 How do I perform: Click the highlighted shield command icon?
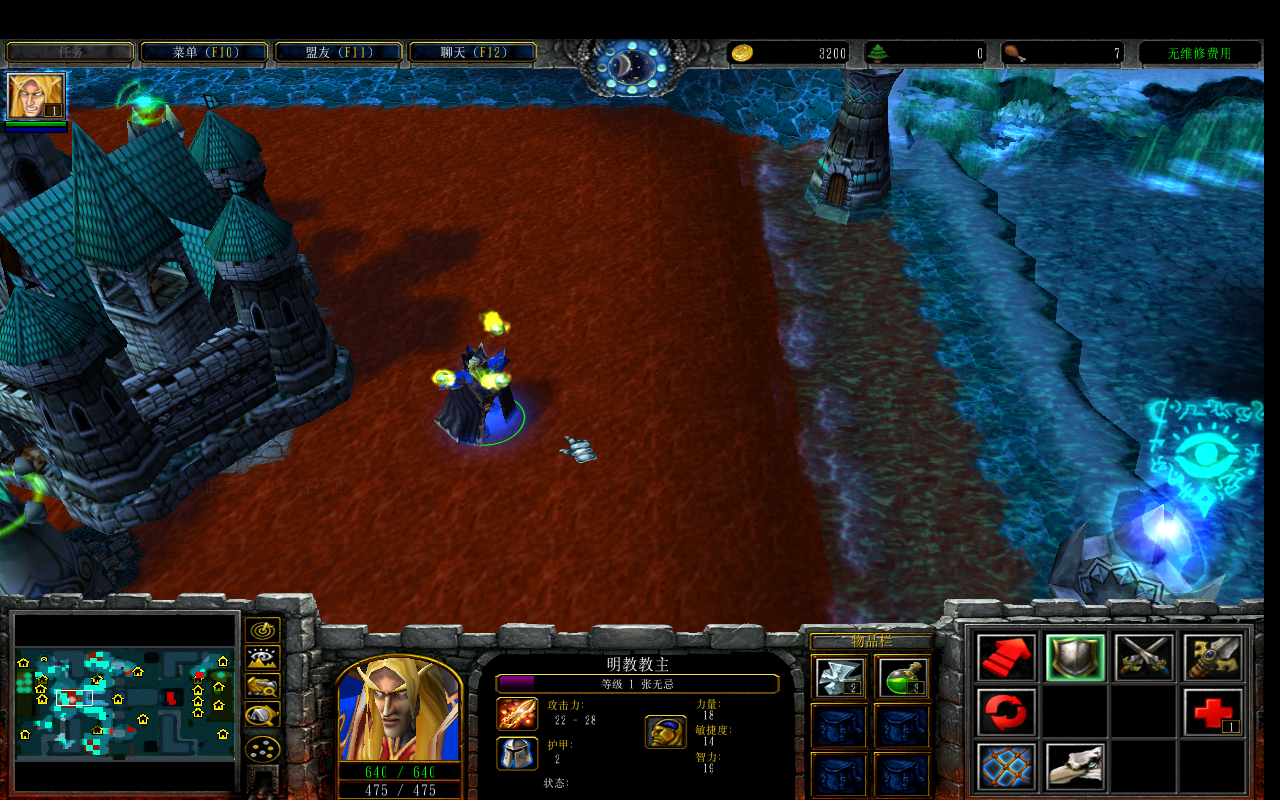pos(1075,657)
